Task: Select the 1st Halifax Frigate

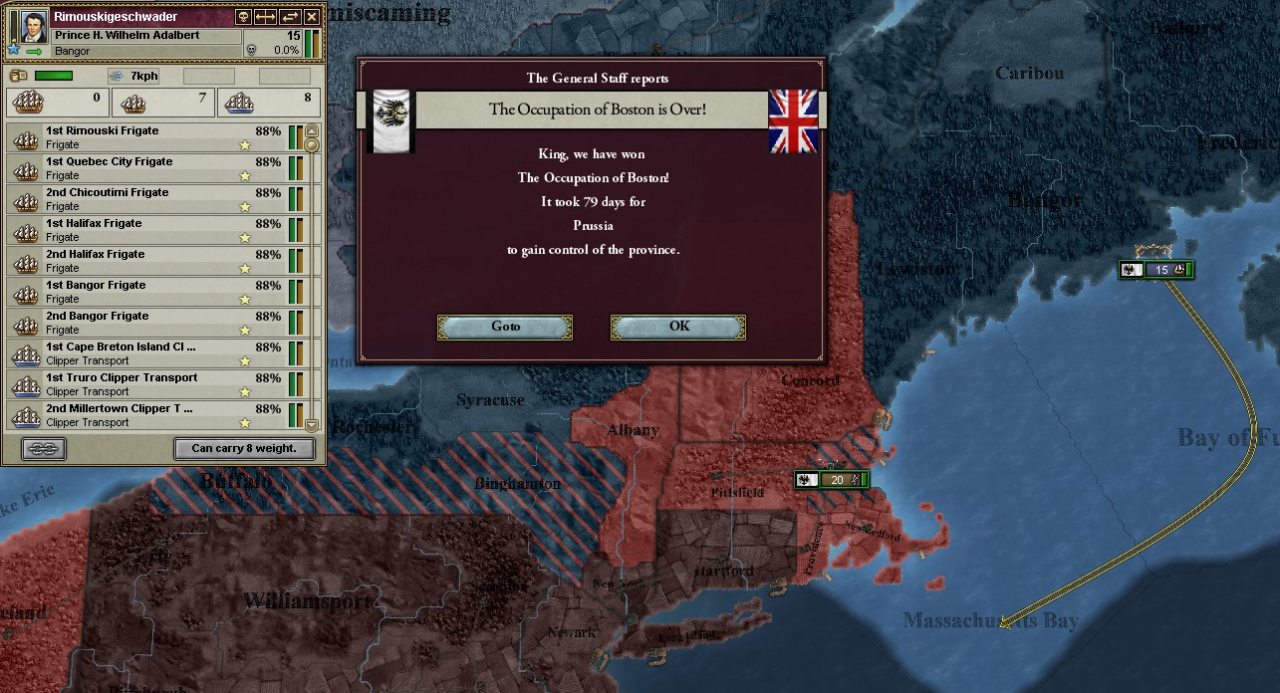Action: [x=150, y=230]
